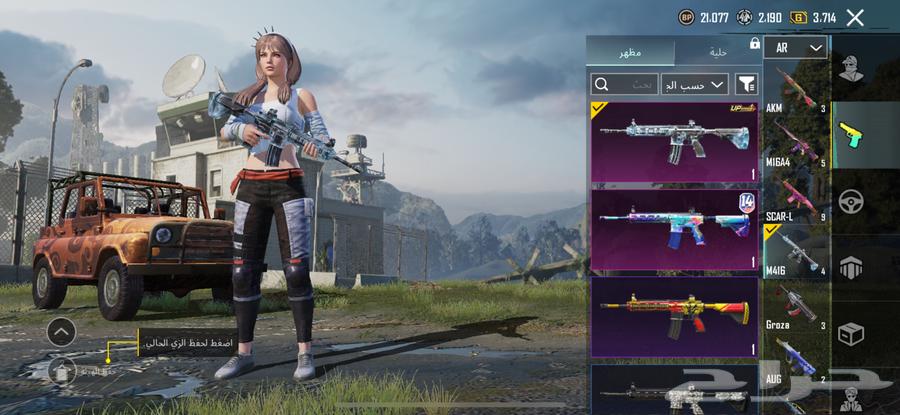Expand the up-arrow circle button
Viewport: 900px width, 415px height.
61,332
